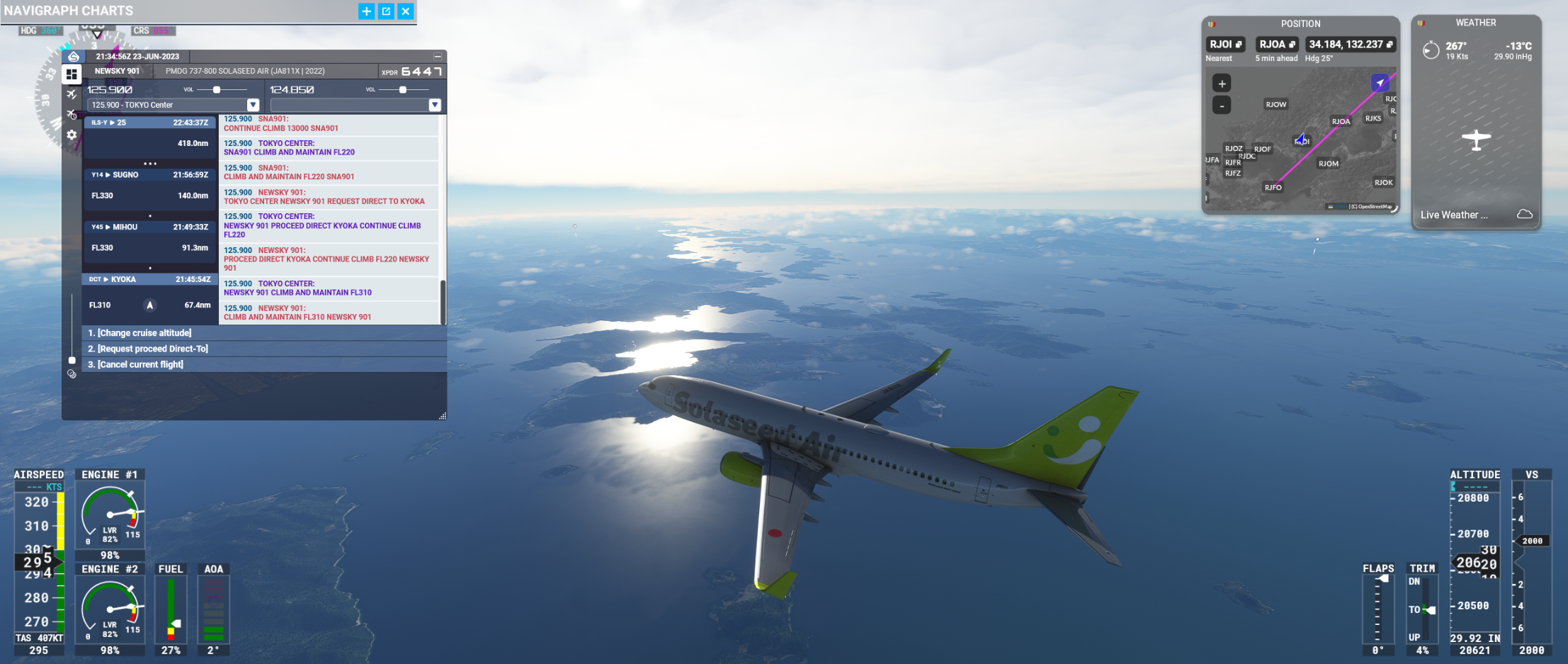Adjust the 125.900 radio volume slider
1568x664 pixels.
coord(217,90)
